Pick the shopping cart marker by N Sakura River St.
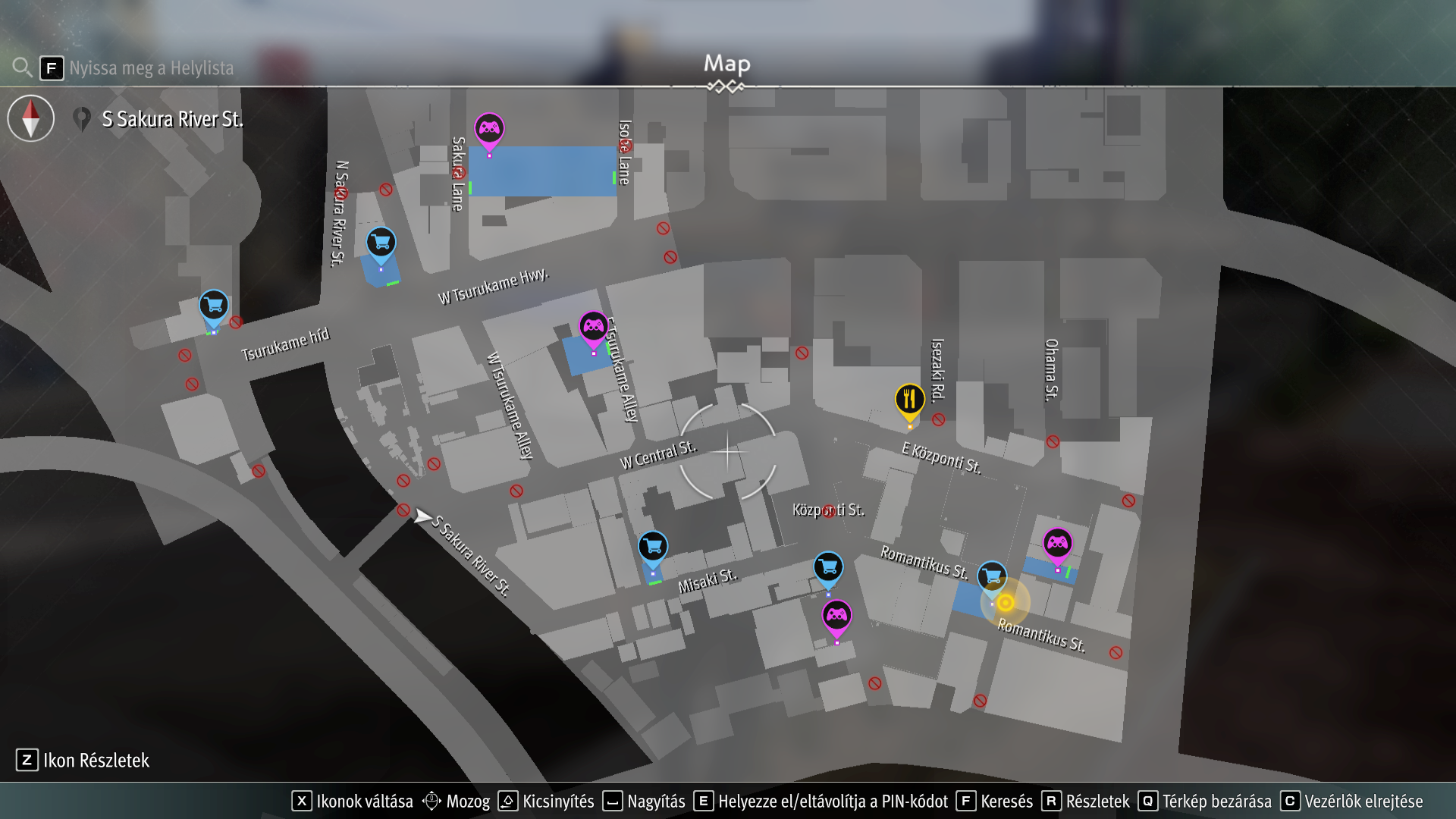 381,243
